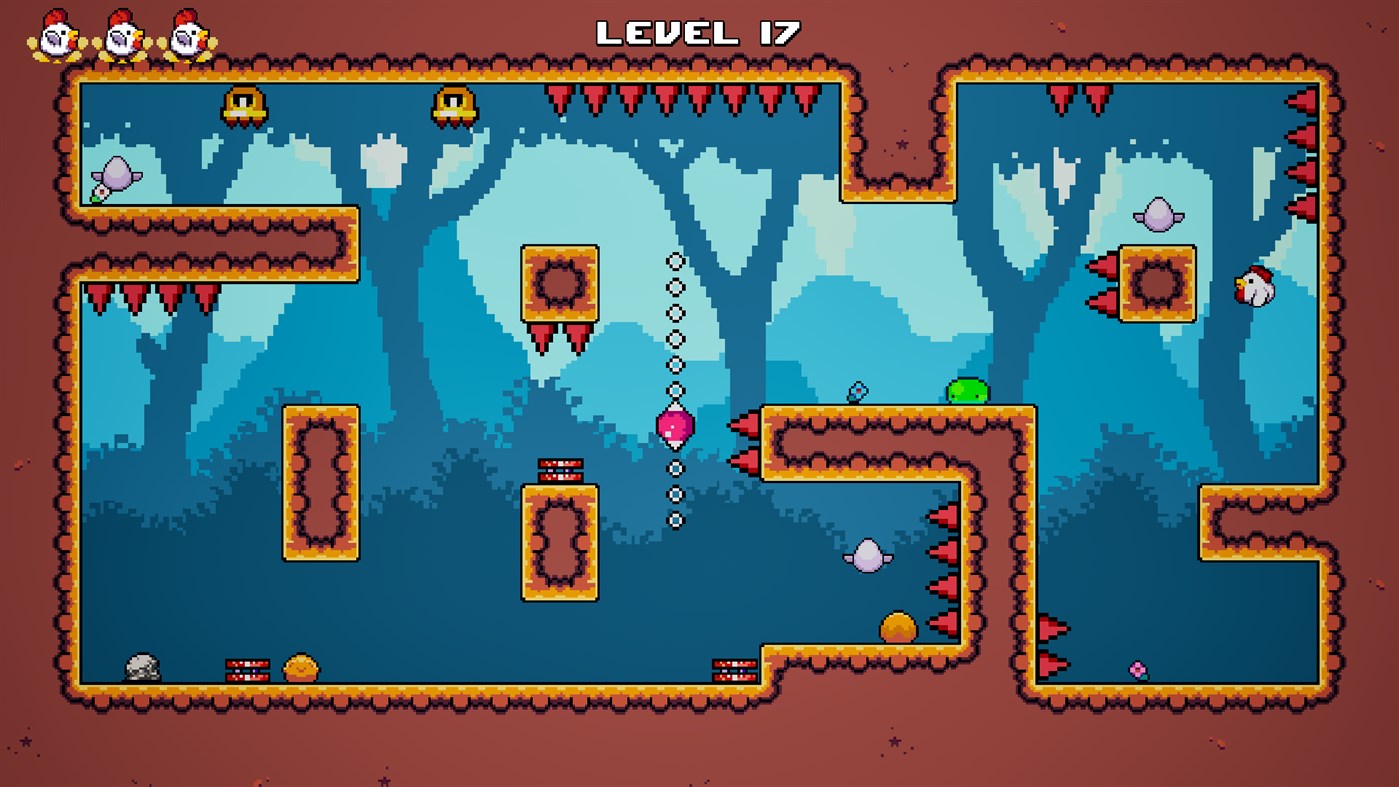Select the green slime enemy
The height and width of the screenshot is (787, 1399).
tap(967, 393)
